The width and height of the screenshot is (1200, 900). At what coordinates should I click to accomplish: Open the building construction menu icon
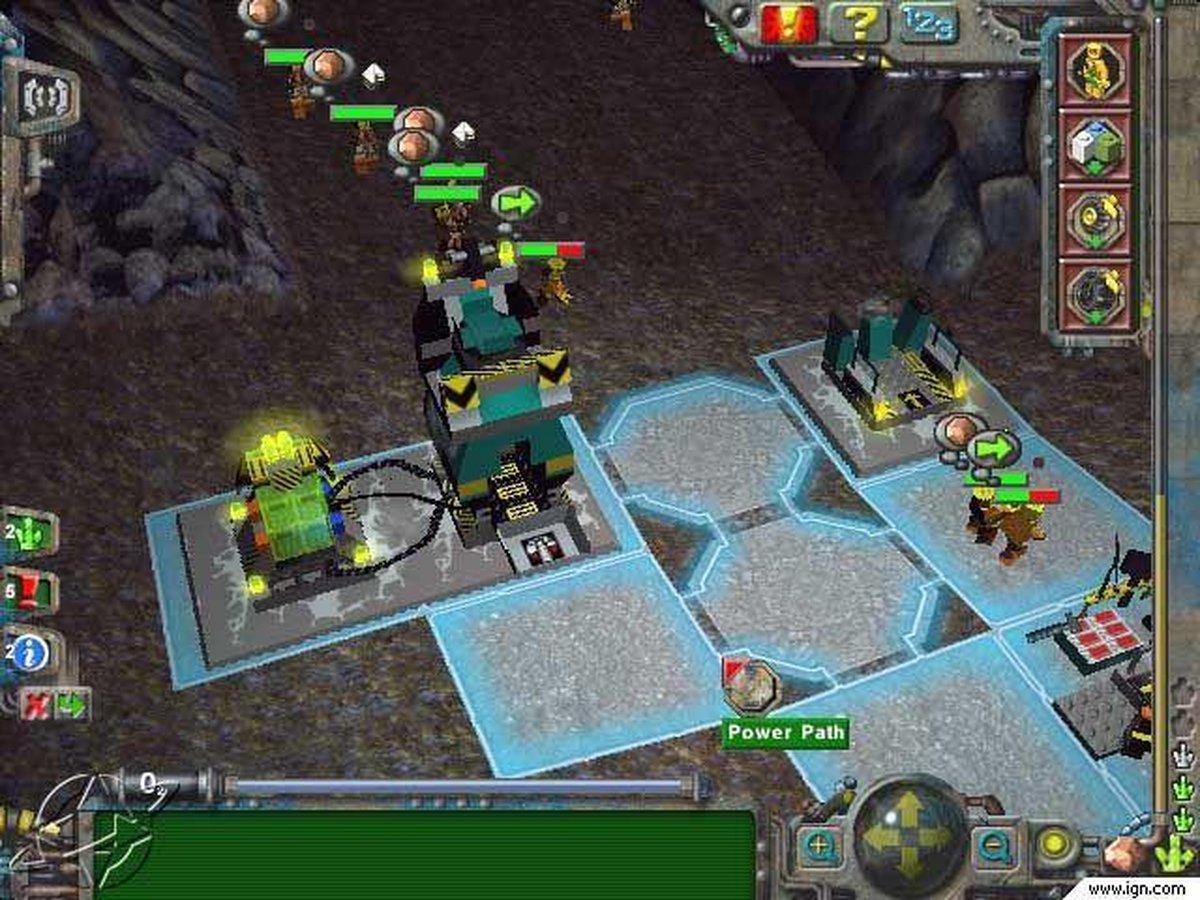pos(1095,145)
